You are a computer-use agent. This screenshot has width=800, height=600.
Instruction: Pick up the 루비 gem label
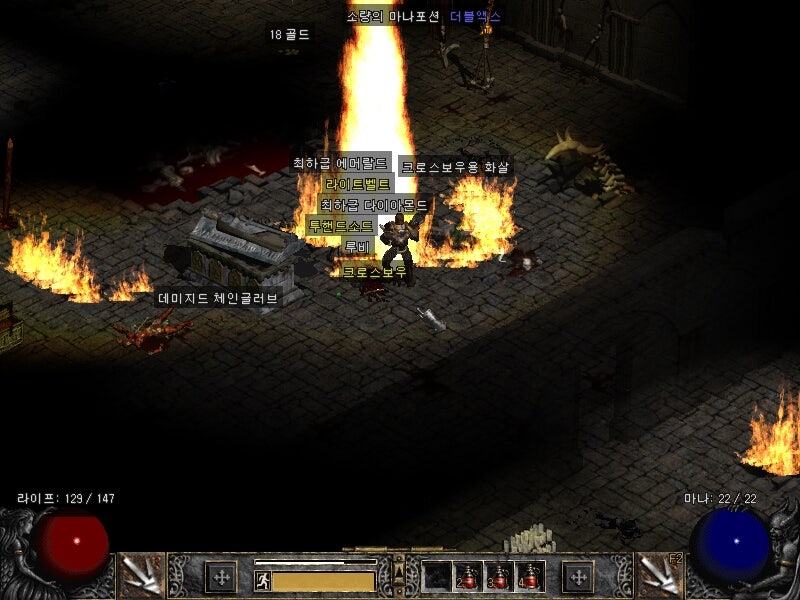click(357, 247)
